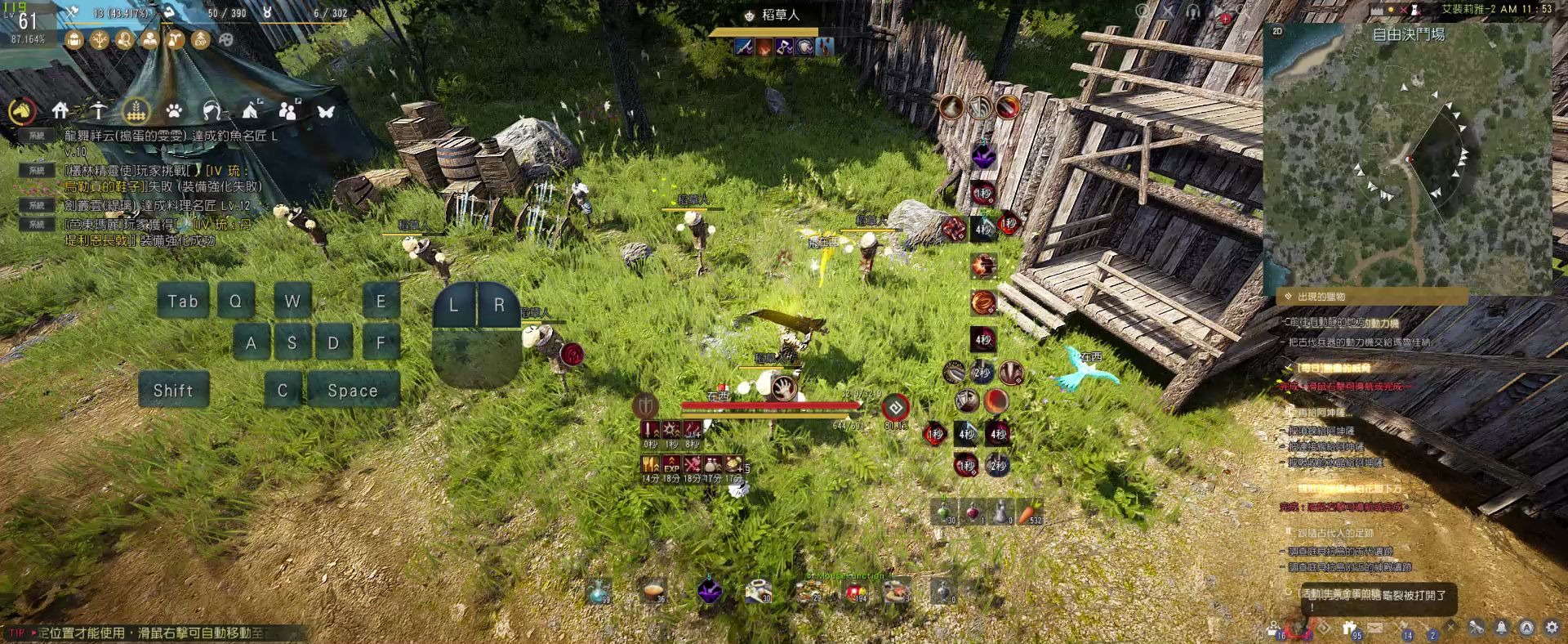Image resolution: width=1568 pixels, height=644 pixels.
Task: Open the settings gear icon
Action: click(x=1552, y=628)
